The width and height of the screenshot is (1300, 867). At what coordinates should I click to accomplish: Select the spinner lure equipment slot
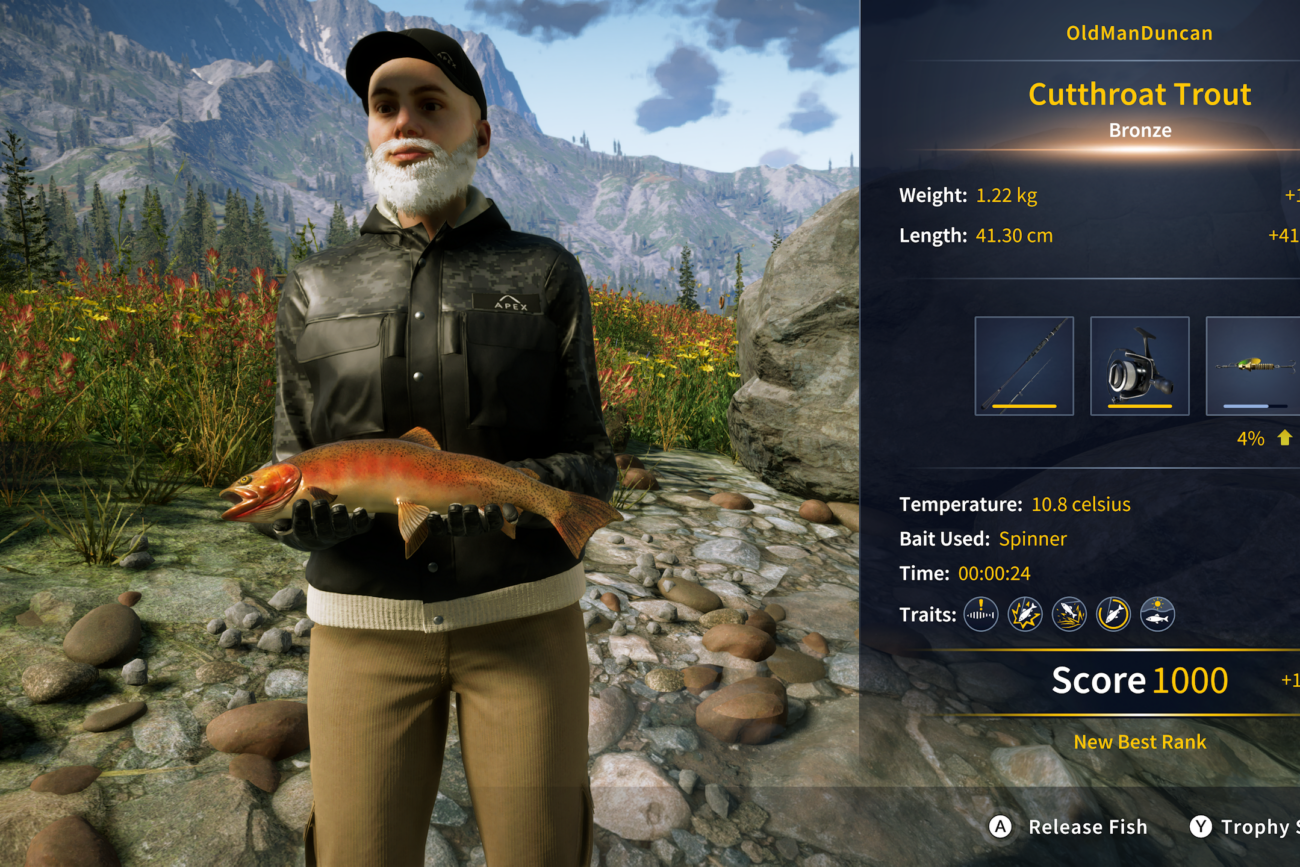tap(1254, 366)
